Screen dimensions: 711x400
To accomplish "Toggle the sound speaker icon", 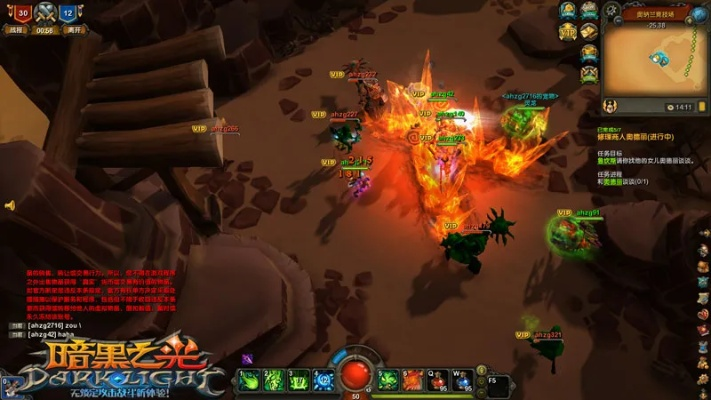I will click(10, 206).
